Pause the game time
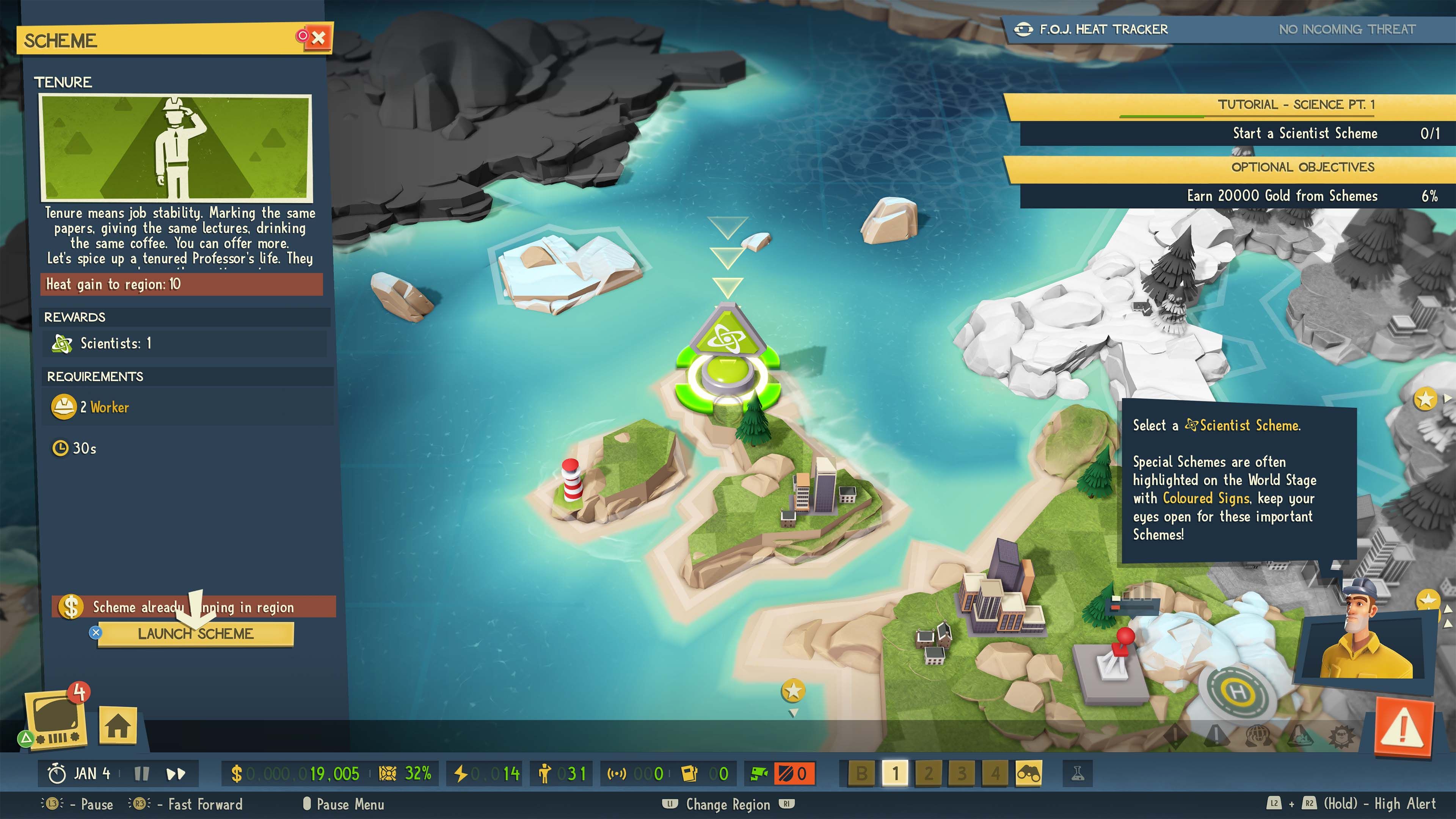The width and height of the screenshot is (1456, 819). click(141, 774)
